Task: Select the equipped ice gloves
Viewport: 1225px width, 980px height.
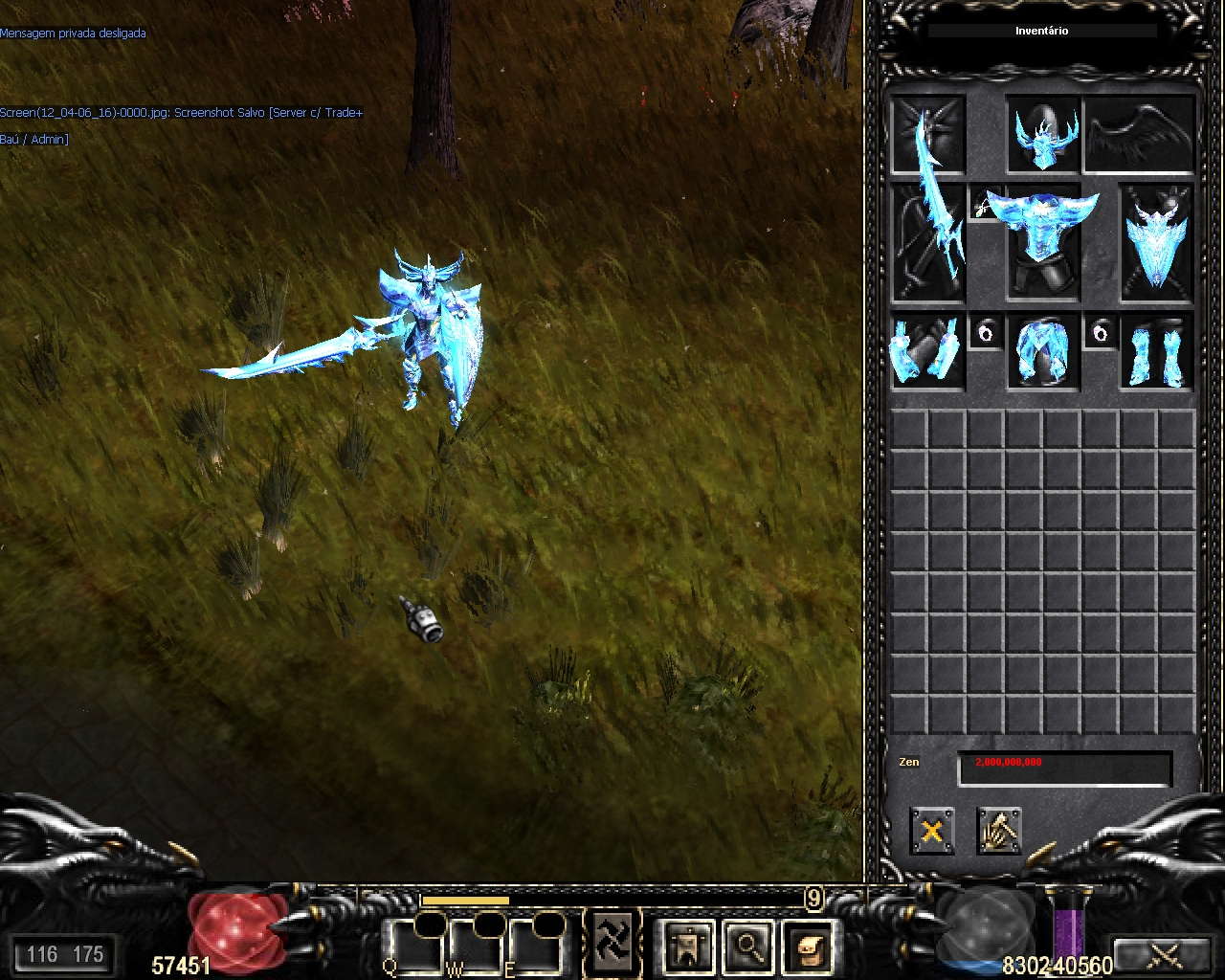Action: pyautogui.click(x=927, y=351)
